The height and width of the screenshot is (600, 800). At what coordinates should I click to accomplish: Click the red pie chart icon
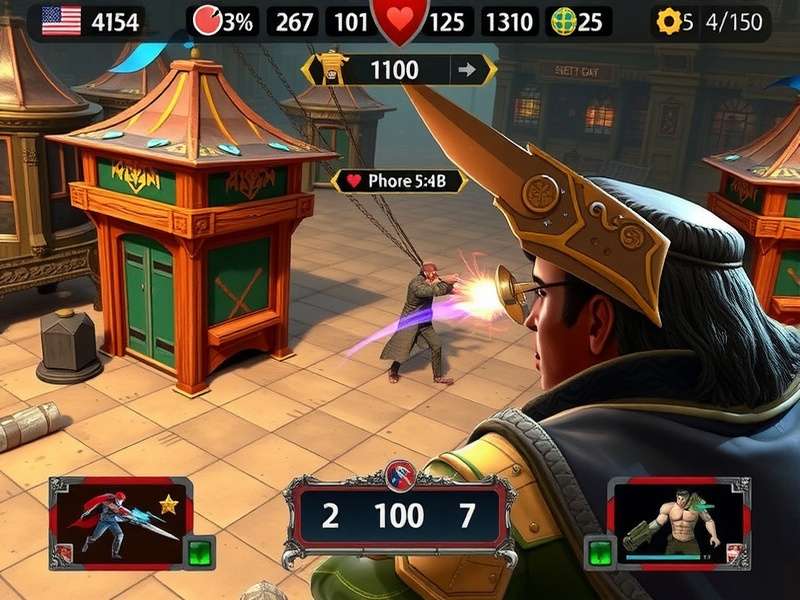tap(206, 21)
